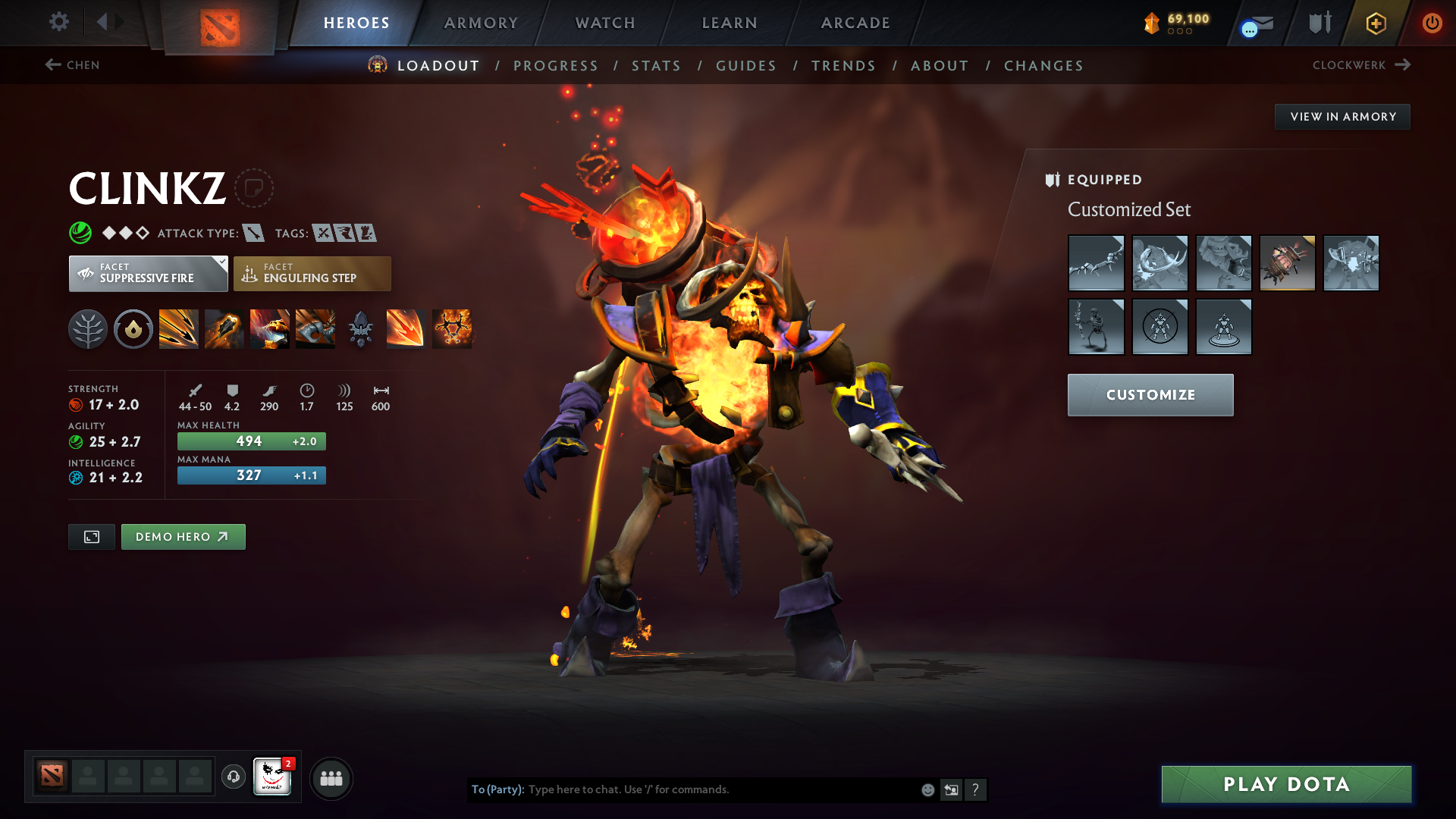Switch to the ARMORY tab
Viewport: 1456px width, 819px height.
coord(481,23)
